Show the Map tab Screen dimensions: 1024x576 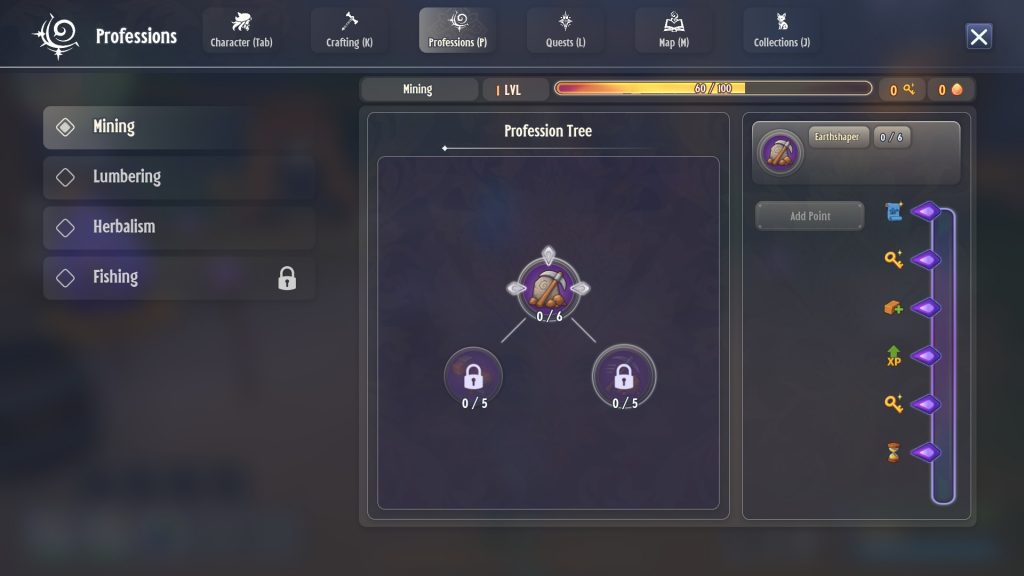click(x=673, y=30)
